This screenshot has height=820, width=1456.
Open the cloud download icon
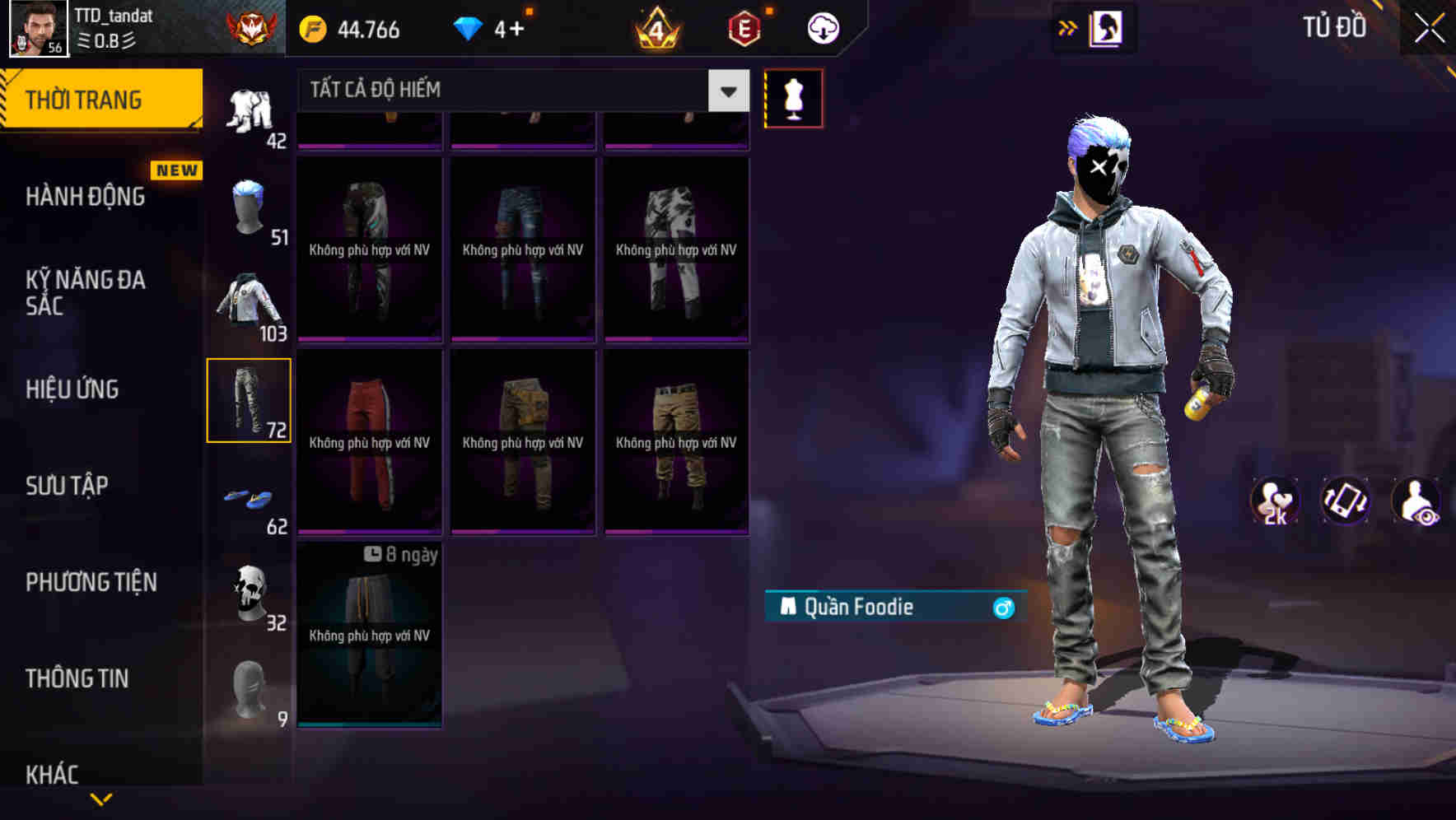click(823, 27)
